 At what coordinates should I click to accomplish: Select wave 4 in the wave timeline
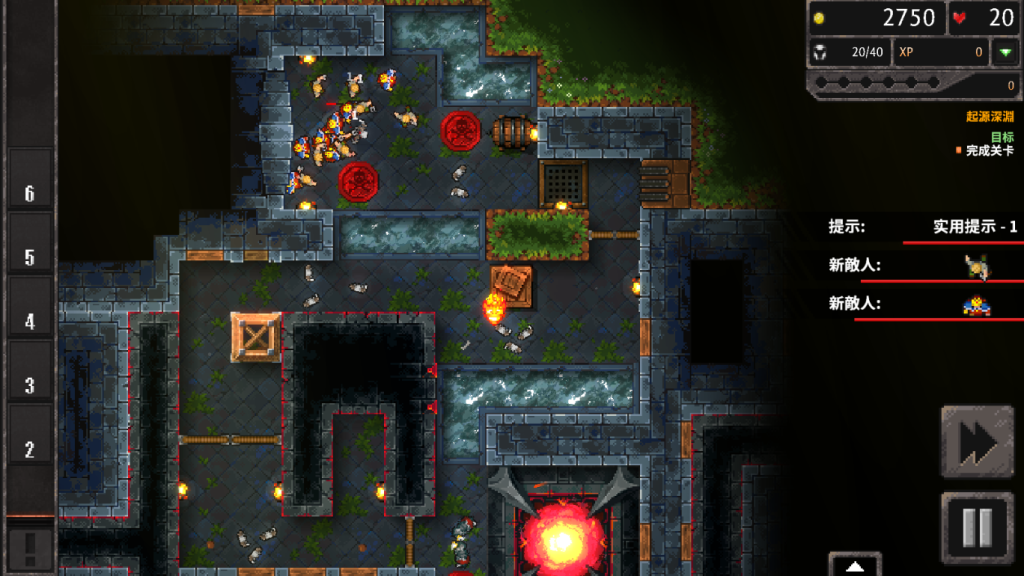(x=30, y=321)
